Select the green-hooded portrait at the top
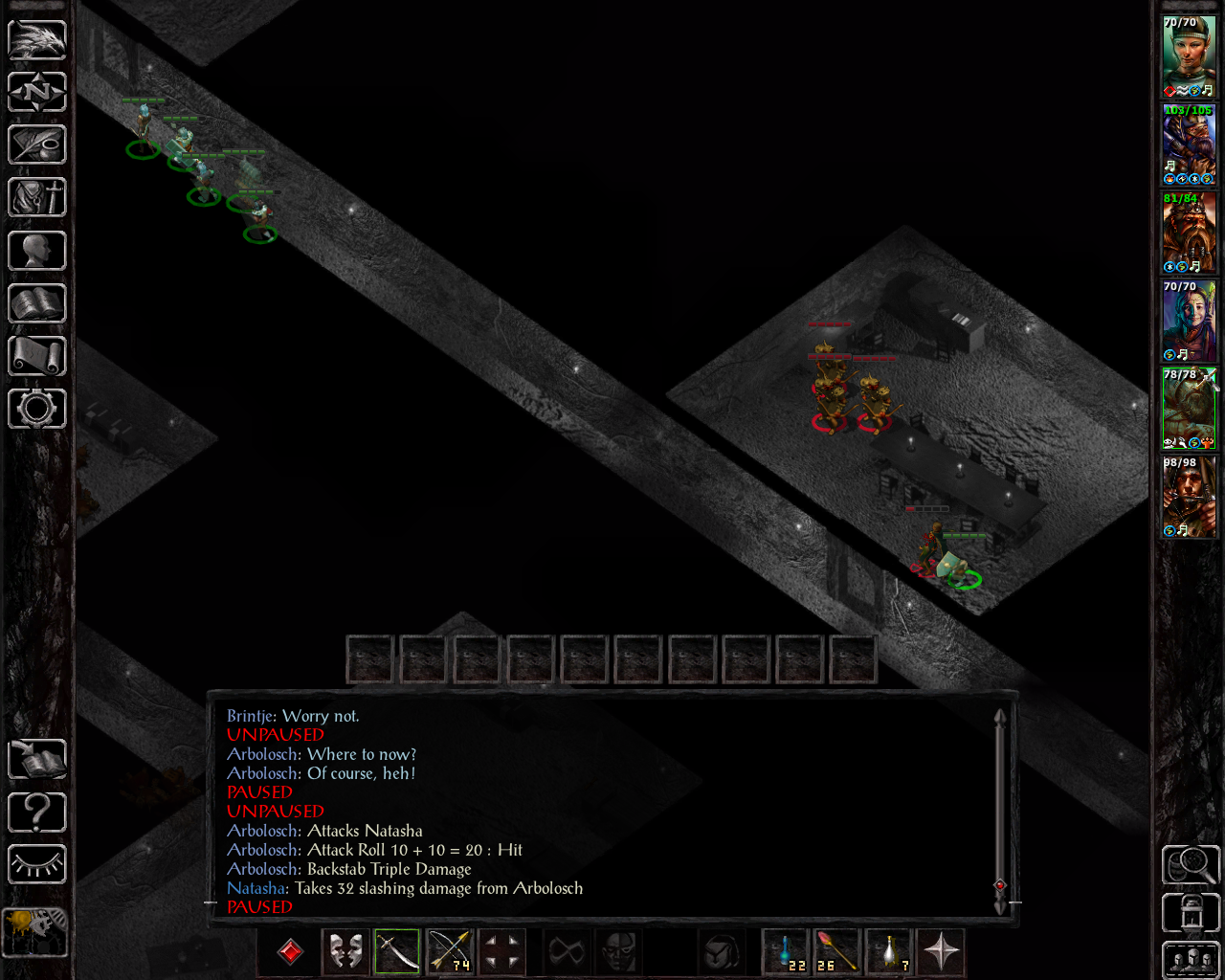This screenshot has width=1225, height=980. coord(1189,56)
